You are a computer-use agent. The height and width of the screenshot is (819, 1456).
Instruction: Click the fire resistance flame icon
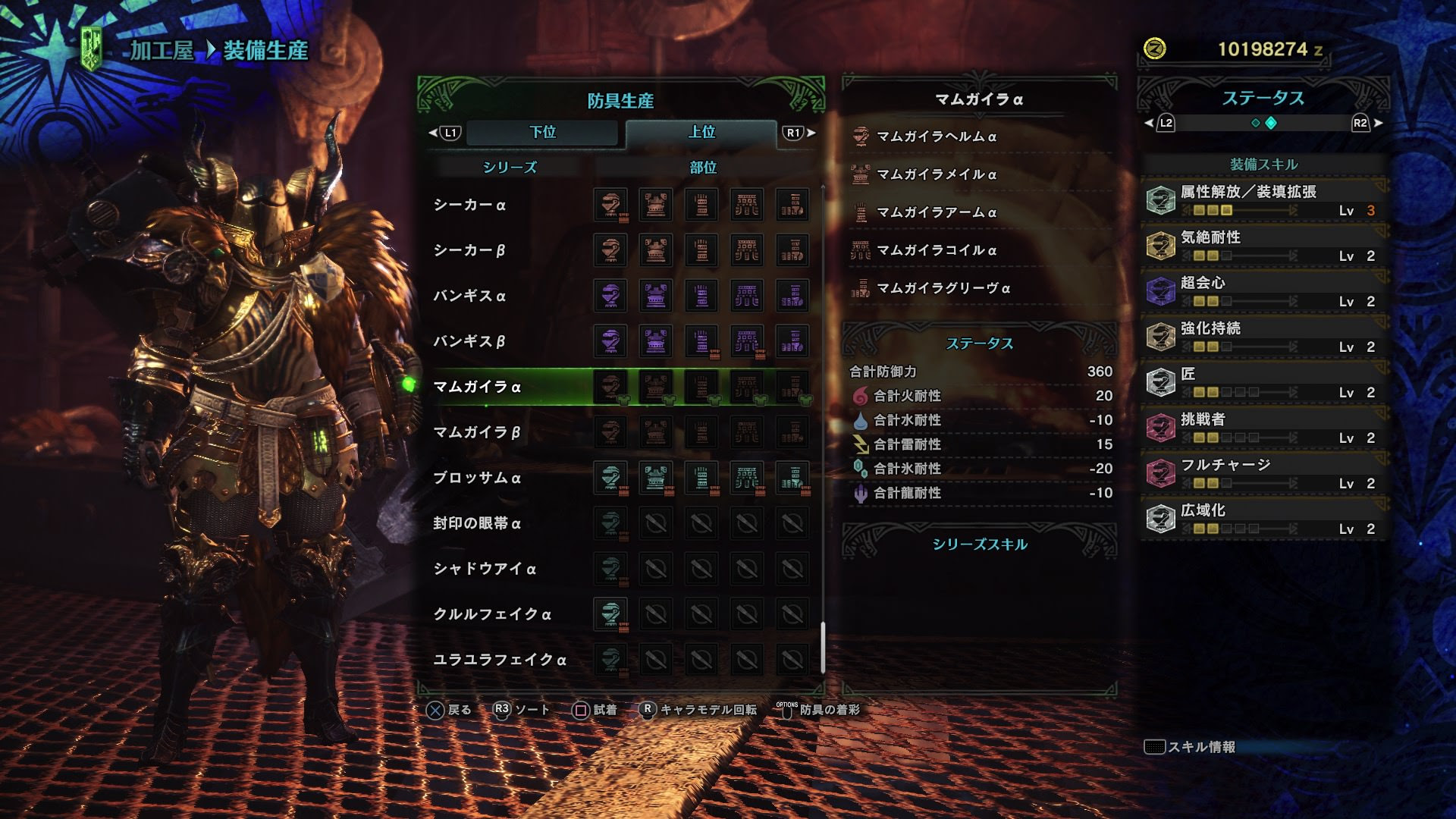tap(861, 395)
